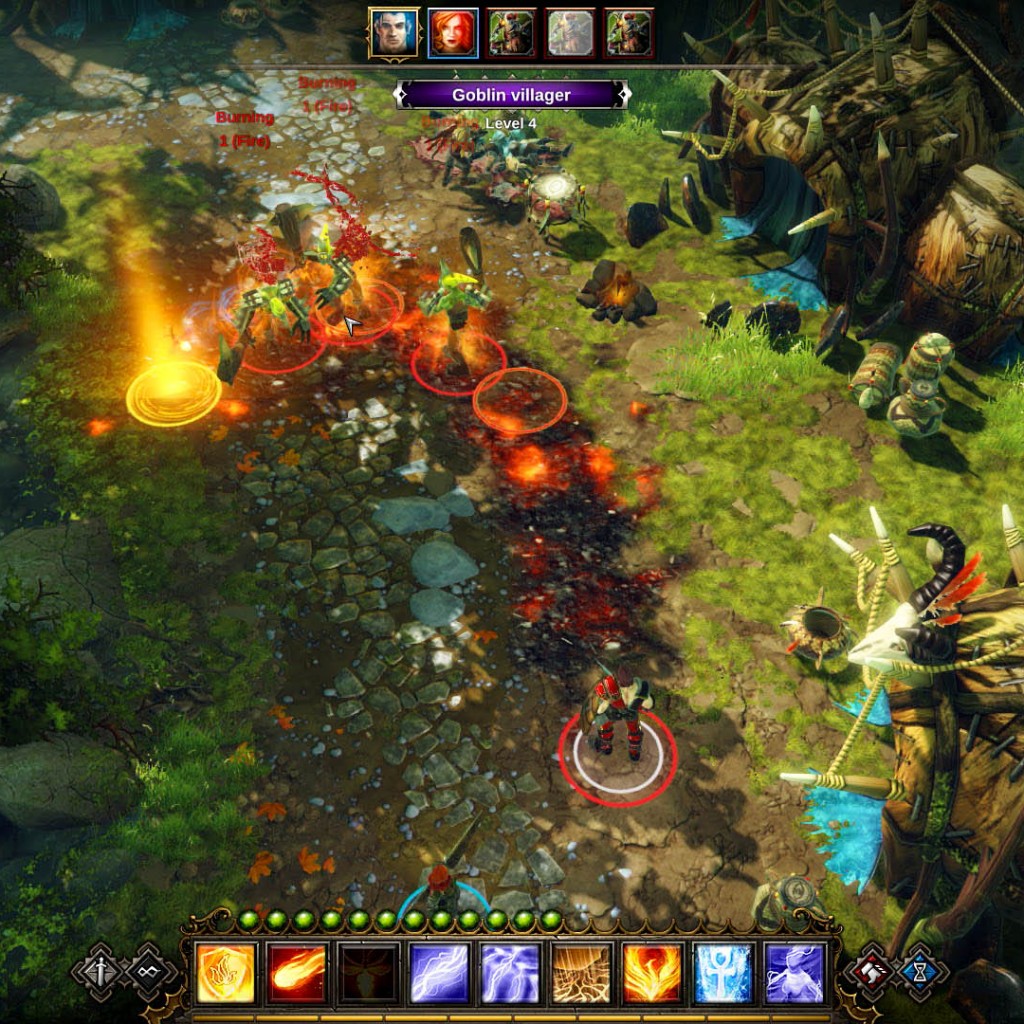Select the red-haired female hero portrait
The width and height of the screenshot is (1024, 1024).
coord(453,33)
